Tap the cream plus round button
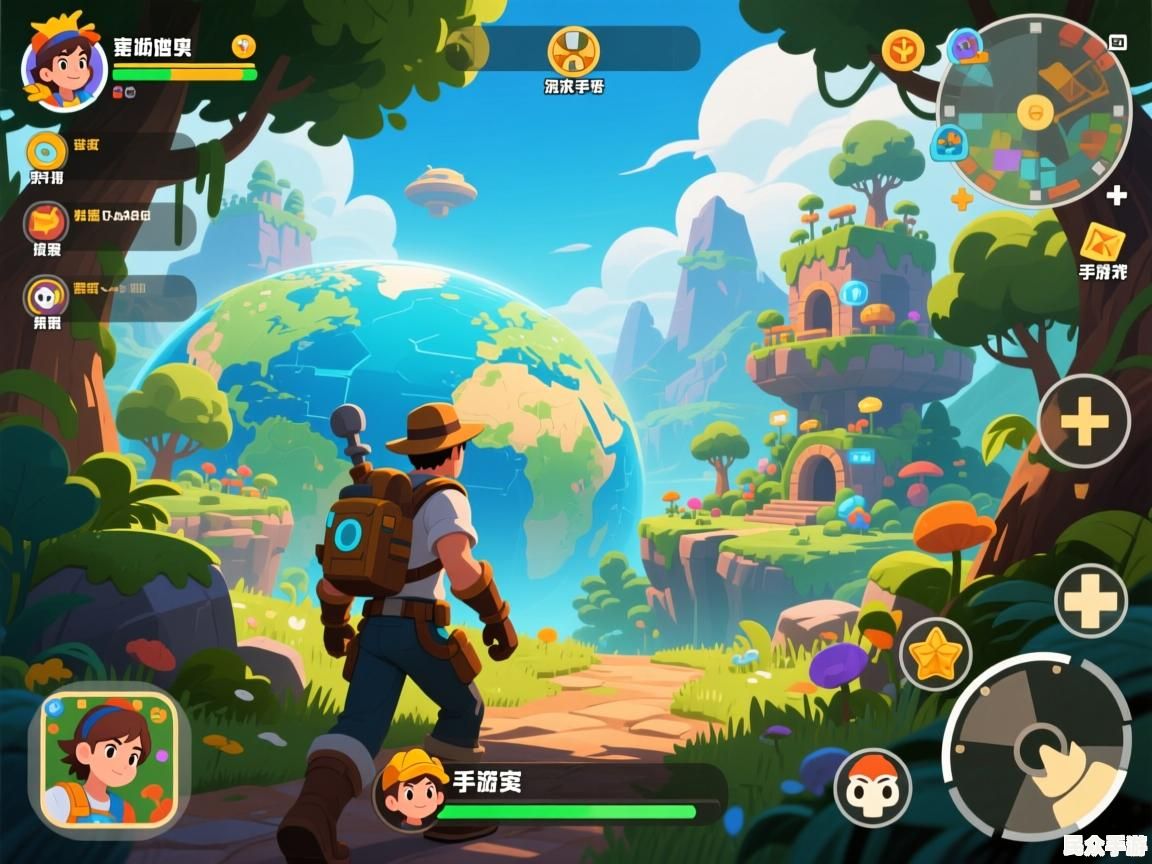Screen dimensions: 1152x864 click(x=1091, y=600)
